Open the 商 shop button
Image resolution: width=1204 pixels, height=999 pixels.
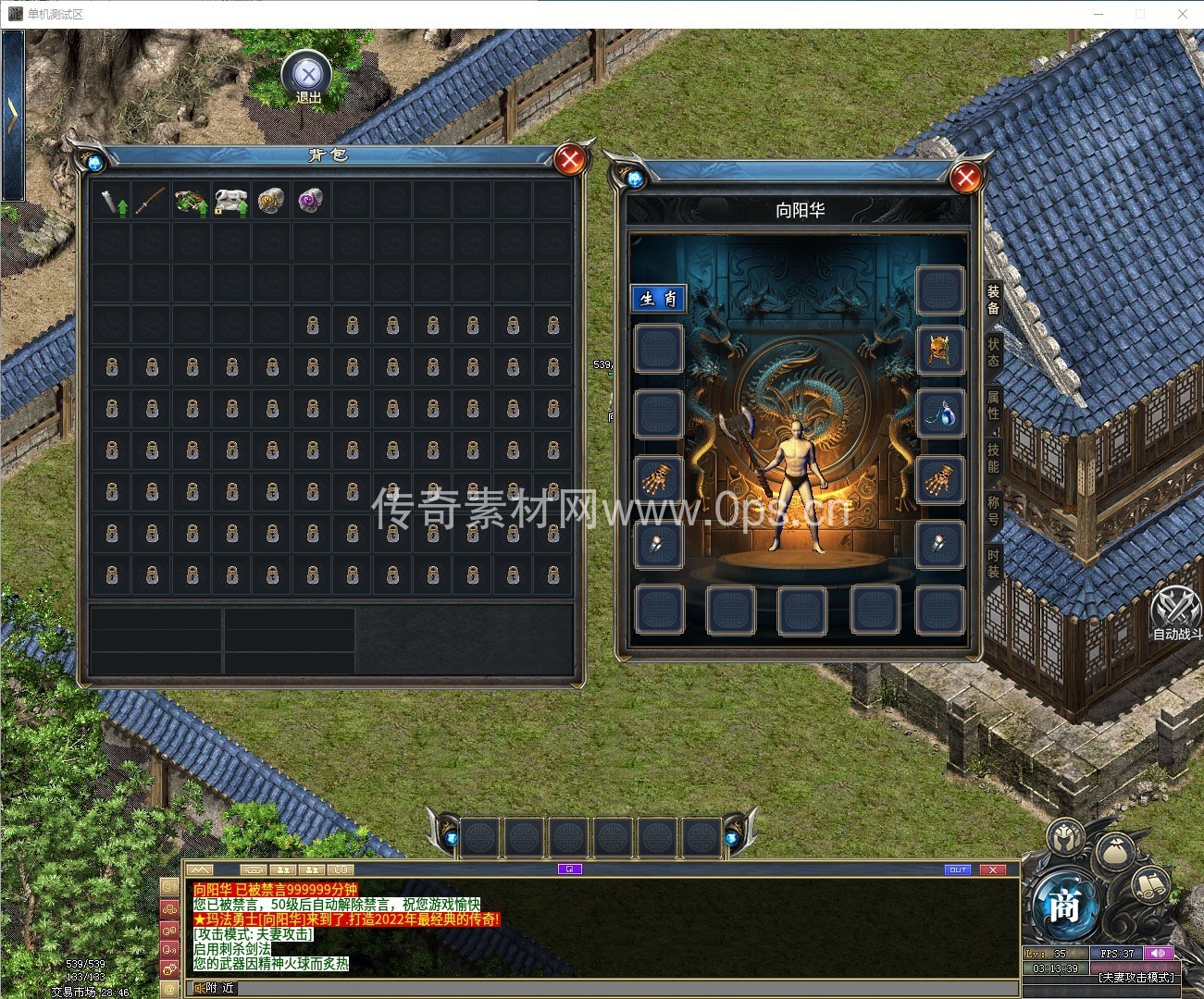tap(1064, 906)
